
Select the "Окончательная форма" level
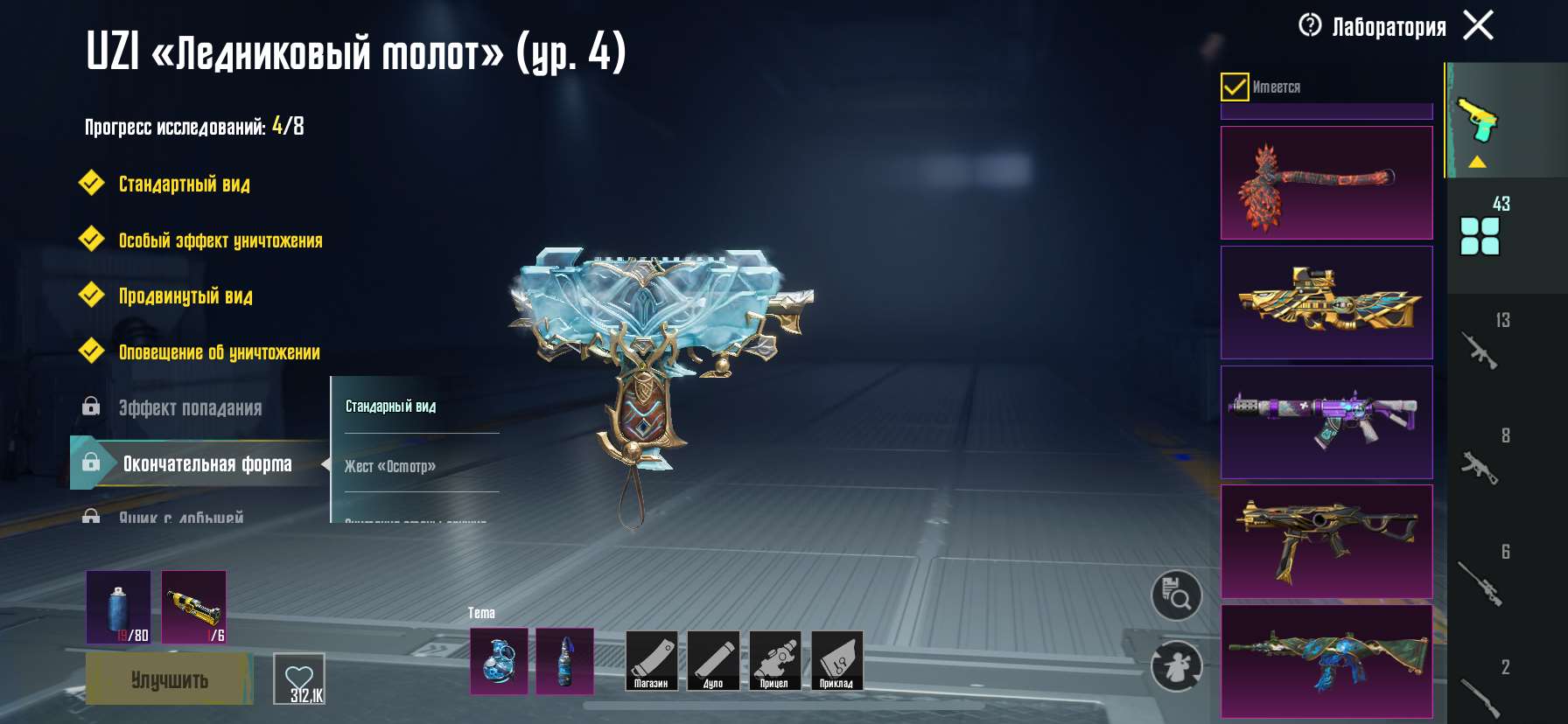(x=206, y=464)
